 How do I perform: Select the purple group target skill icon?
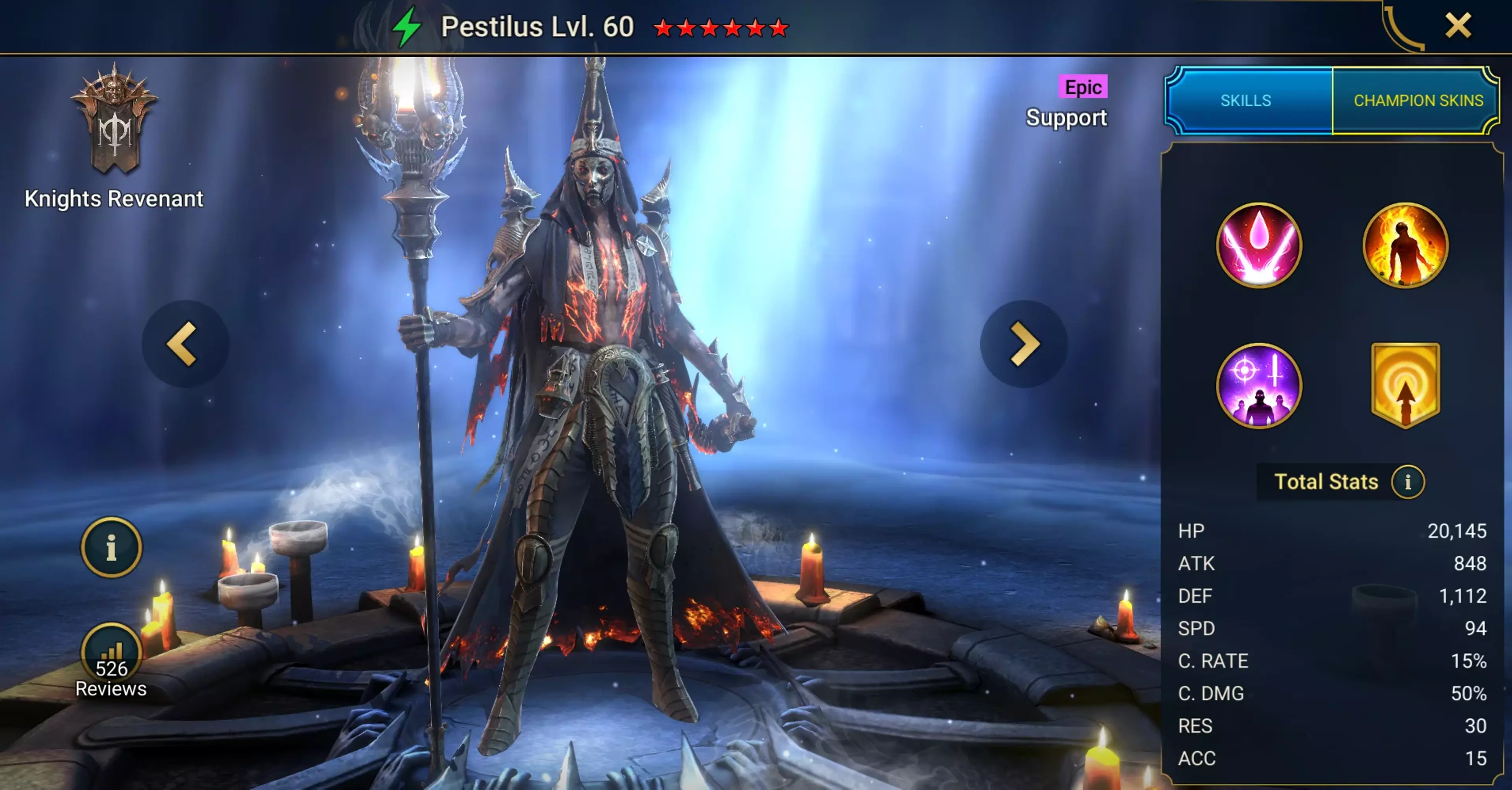tap(1258, 386)
